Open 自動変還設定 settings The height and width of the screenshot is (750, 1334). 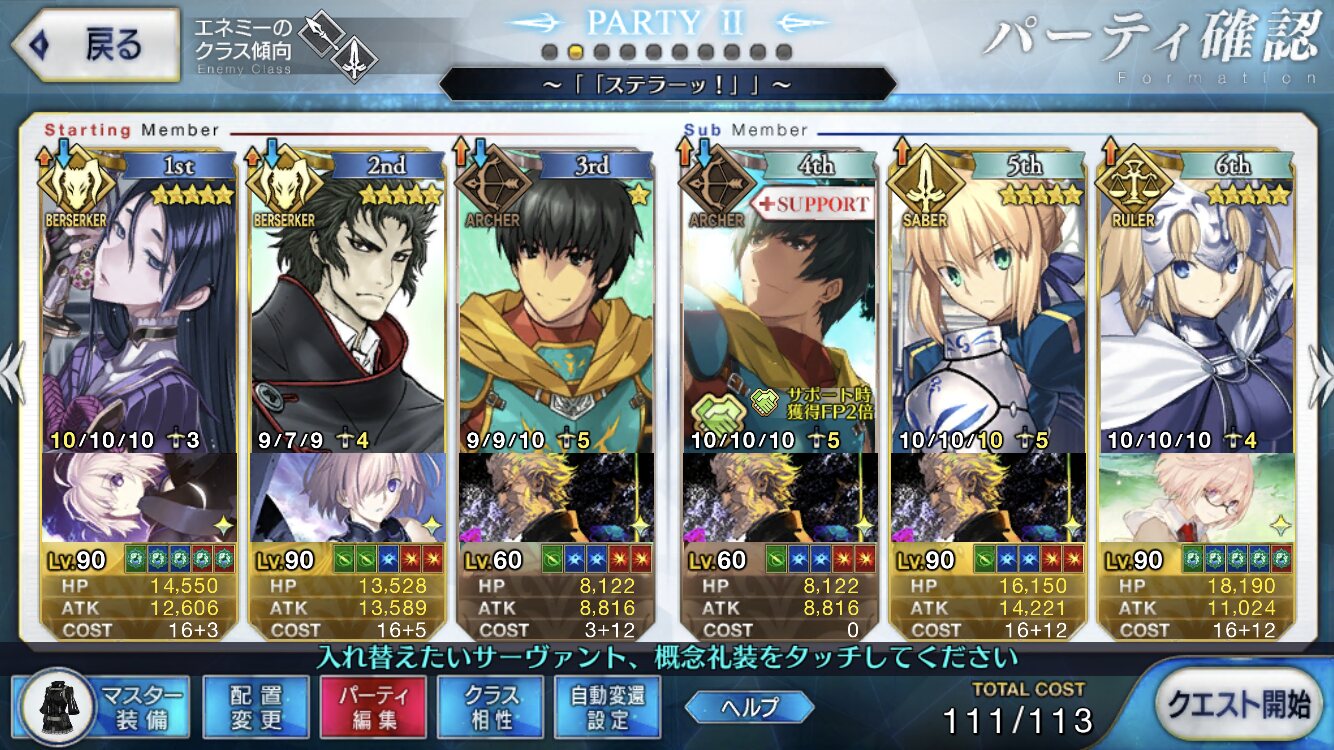tap(607, 706)
